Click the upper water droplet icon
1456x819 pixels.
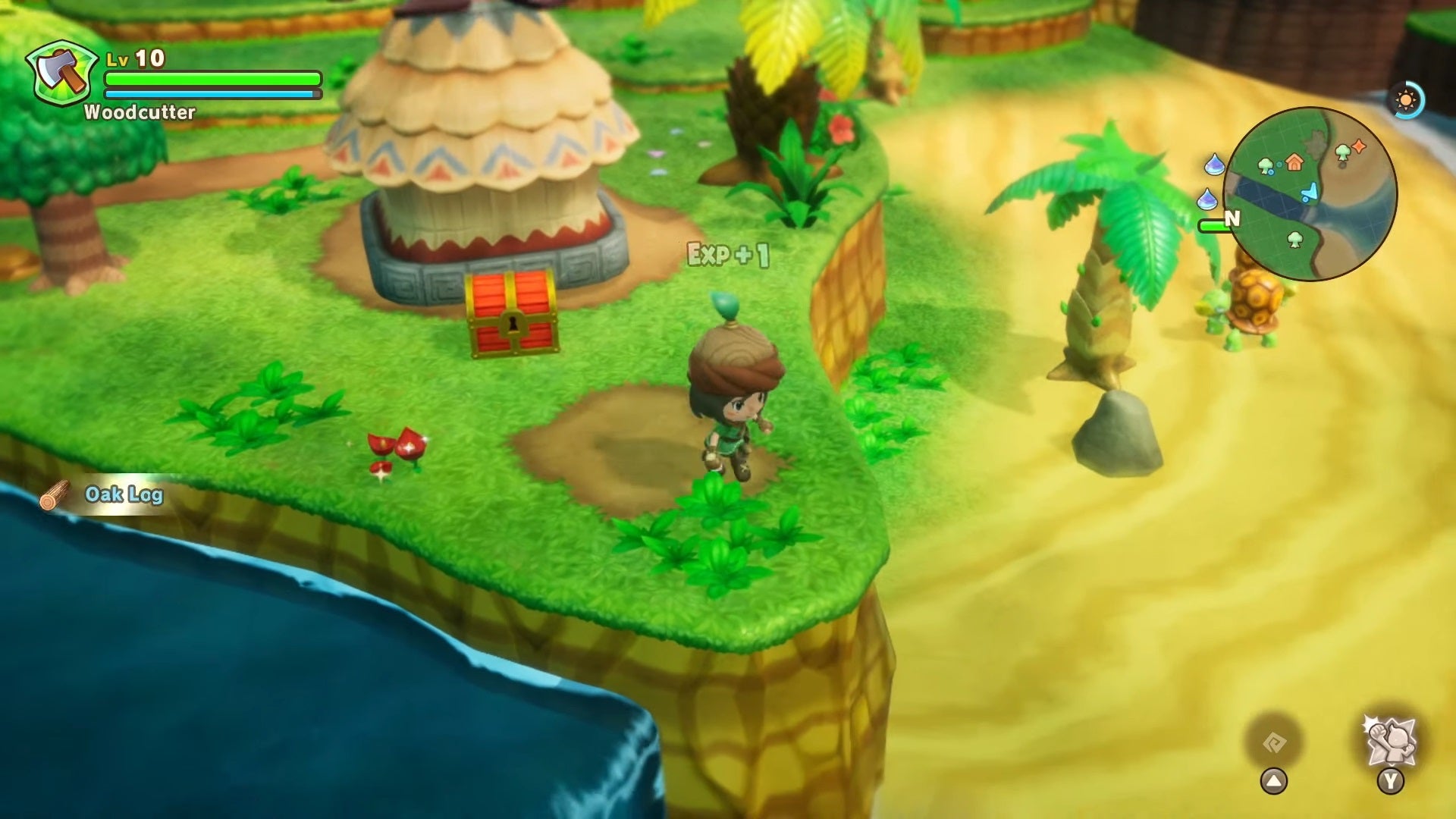pyautogui.click(x=1215, y=164)
